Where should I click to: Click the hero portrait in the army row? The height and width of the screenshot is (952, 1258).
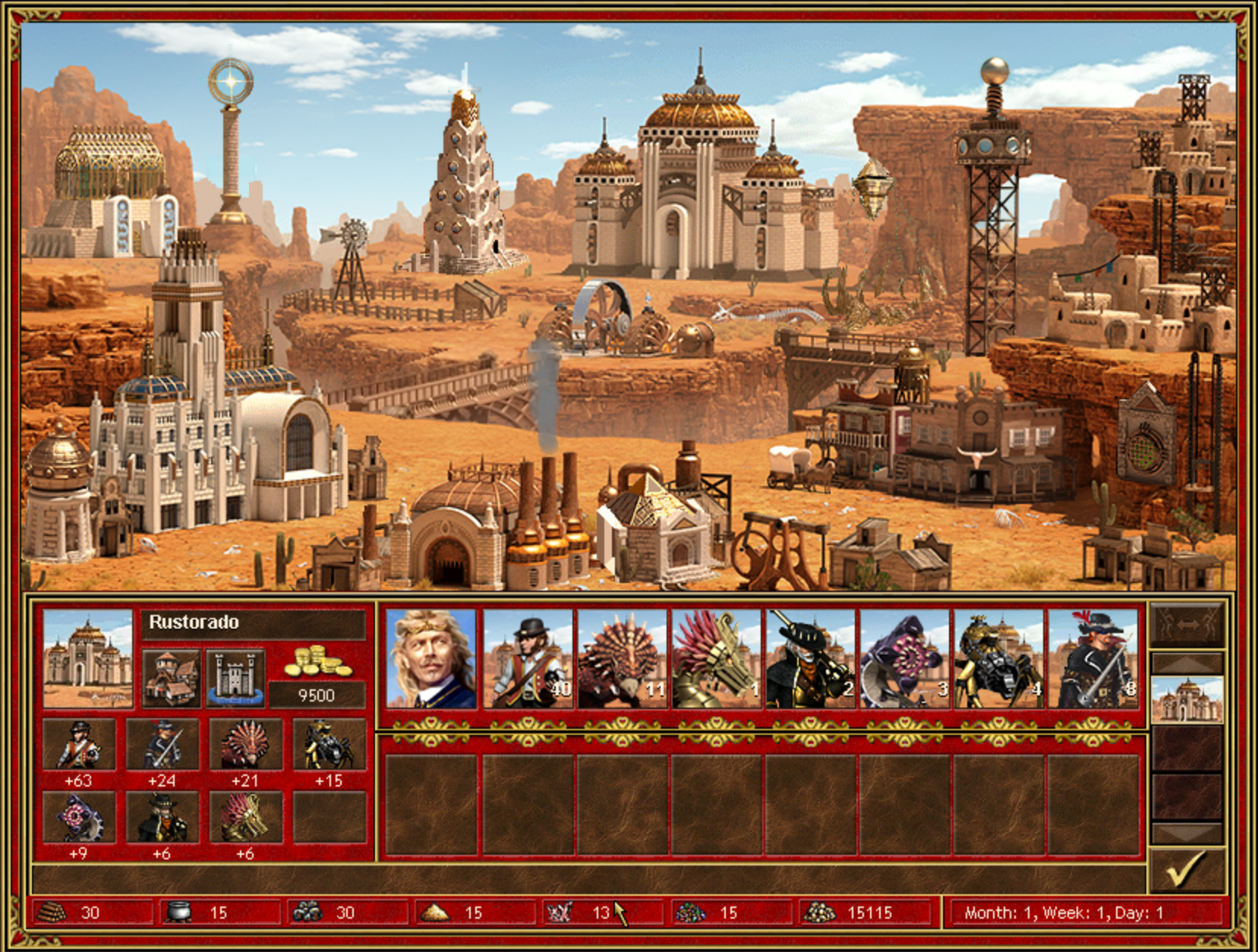pyautogui.click(x=430, y=659)
